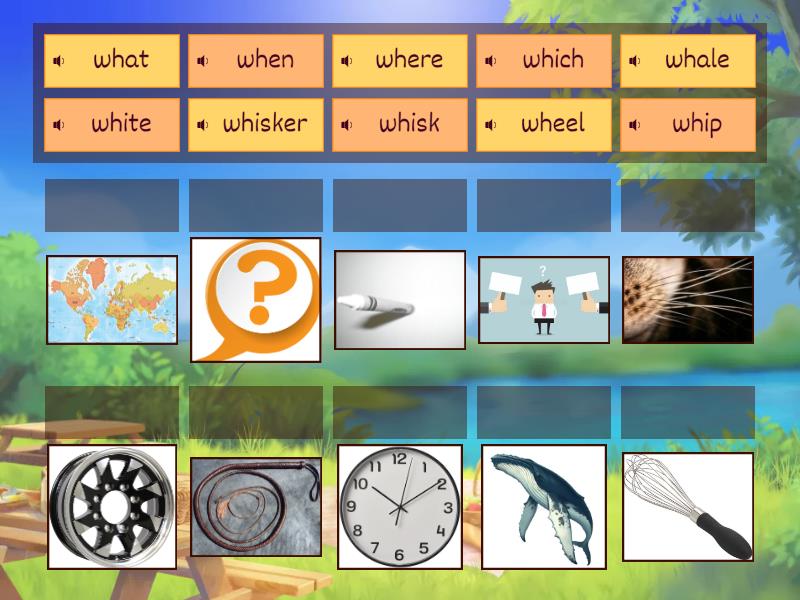Choose the cat whiskers picture
Screen dimensions: 800x600
(x=688, y=299)
